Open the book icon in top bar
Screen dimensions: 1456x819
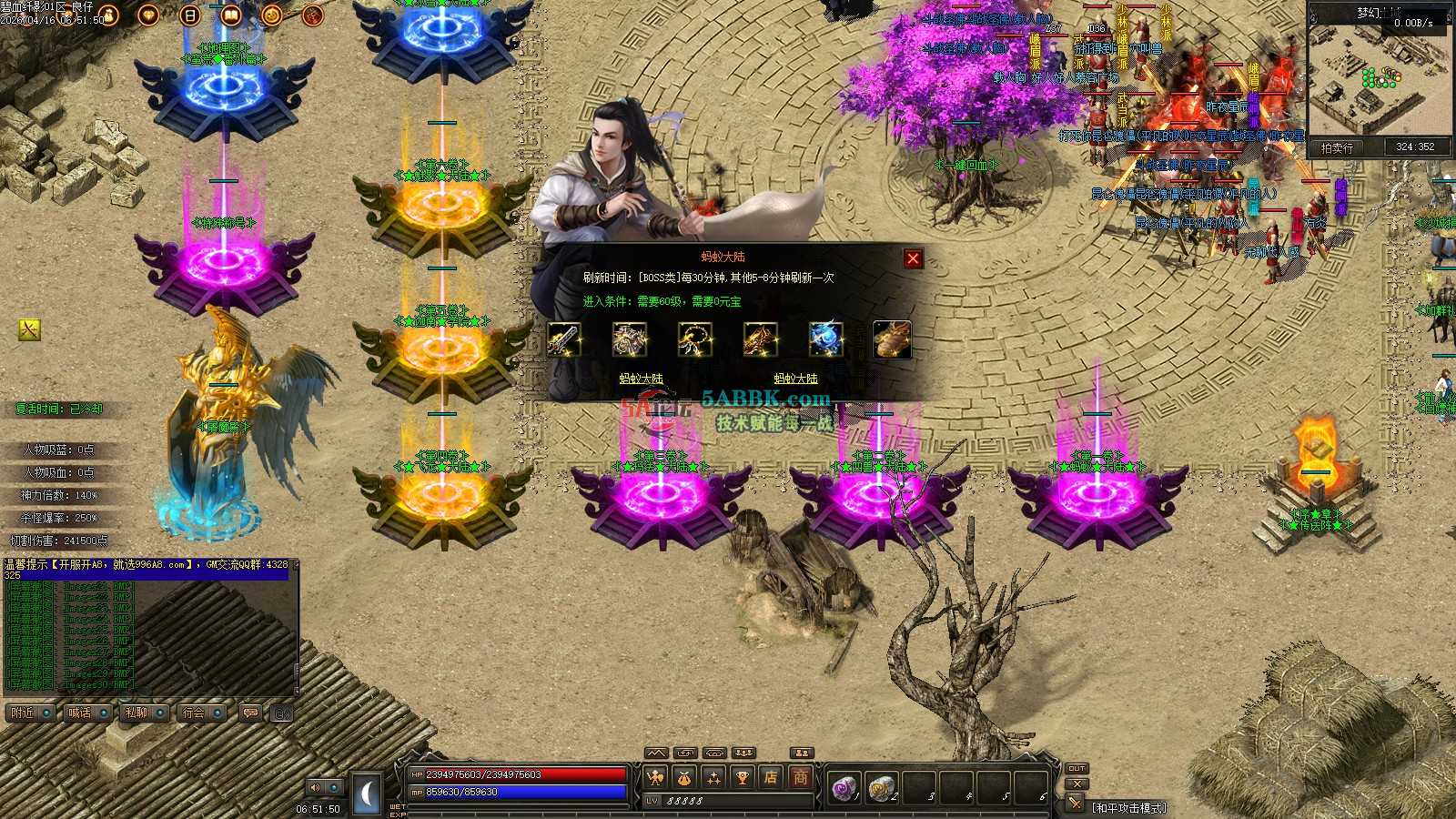pos(230,15)
